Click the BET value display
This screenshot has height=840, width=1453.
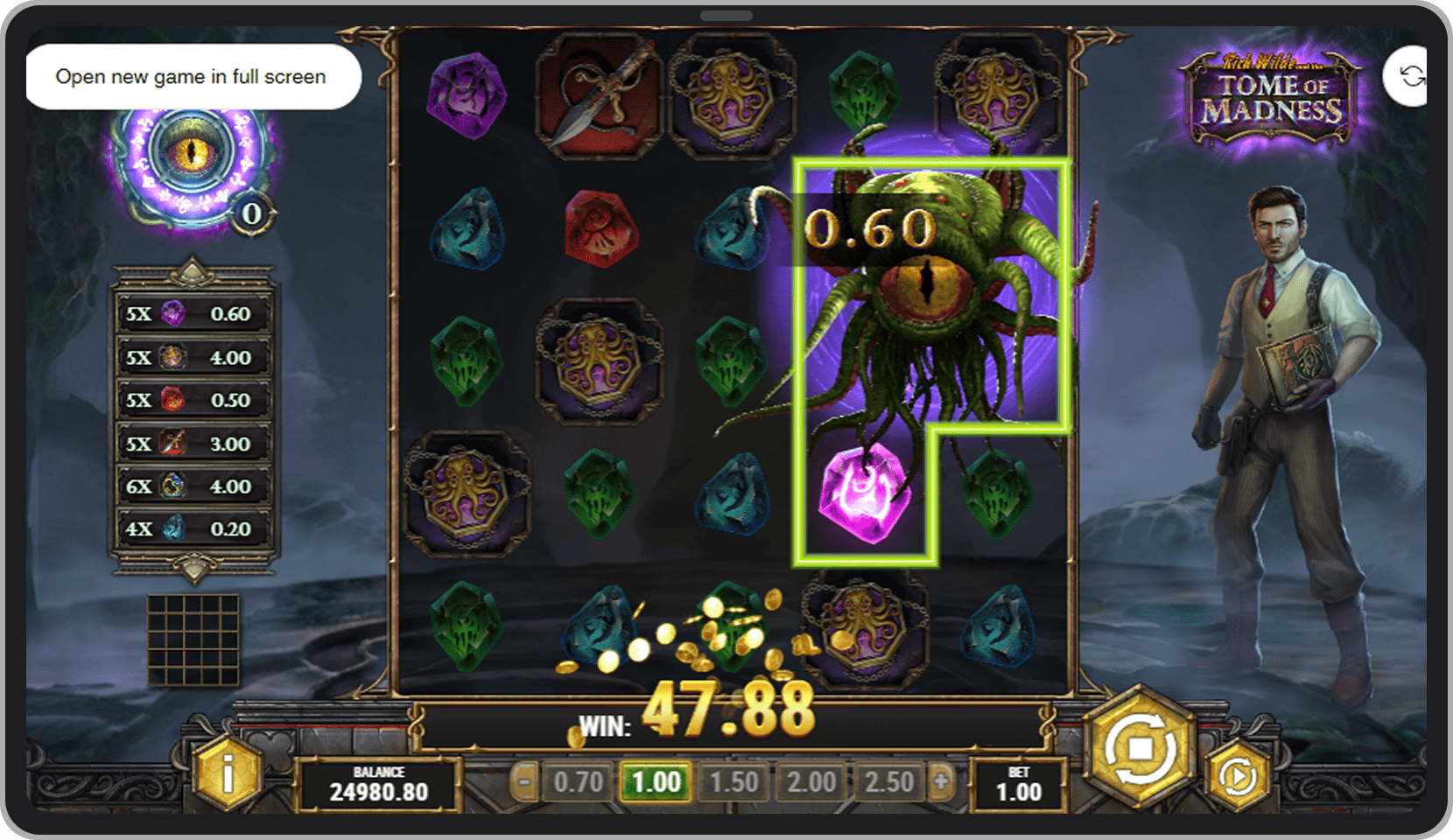click(1018, 783)
